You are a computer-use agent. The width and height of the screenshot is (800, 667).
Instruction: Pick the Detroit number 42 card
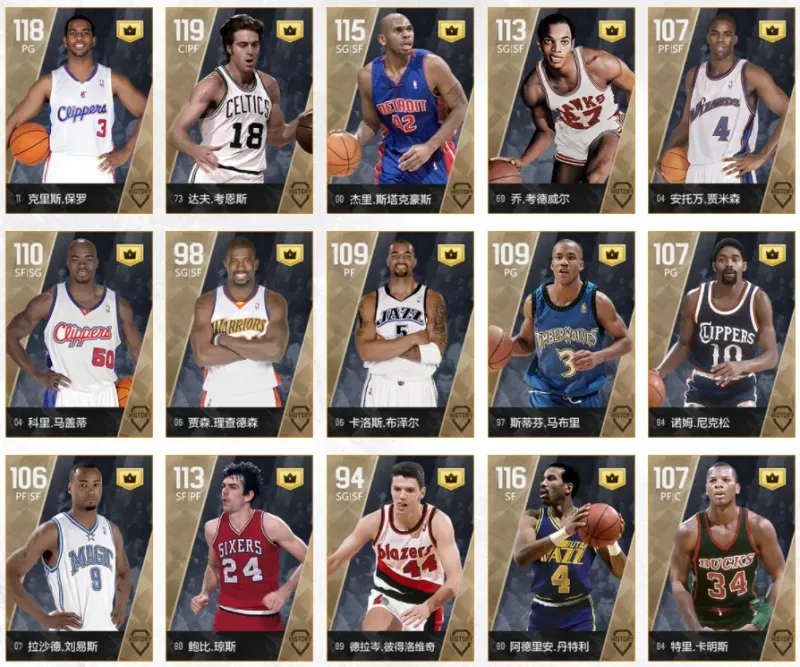coord(400,110)
